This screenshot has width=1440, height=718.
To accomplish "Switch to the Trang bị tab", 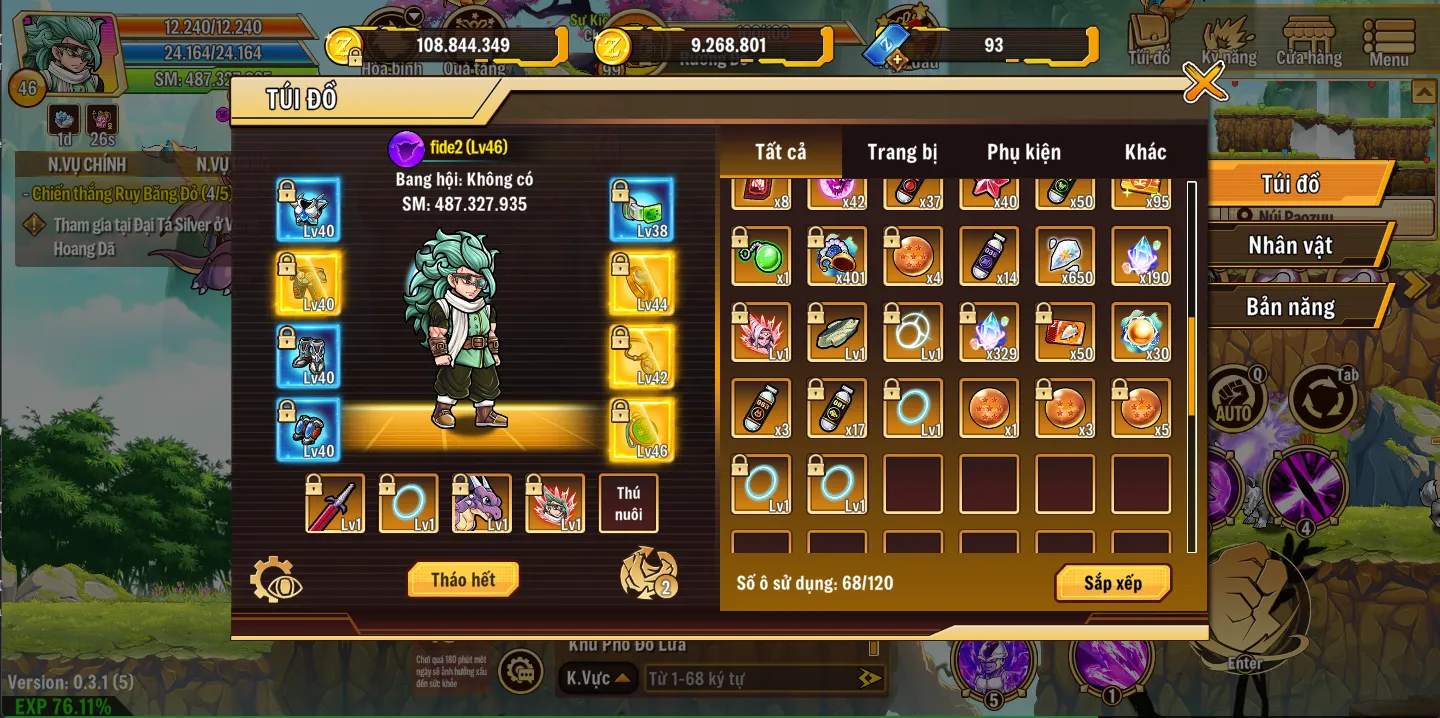I will [x=902, y=152].
